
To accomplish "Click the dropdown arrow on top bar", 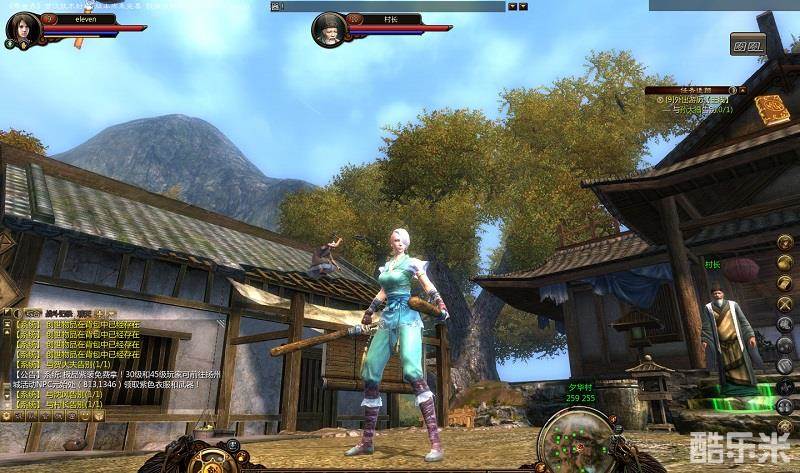I will [x=512, y=6].
